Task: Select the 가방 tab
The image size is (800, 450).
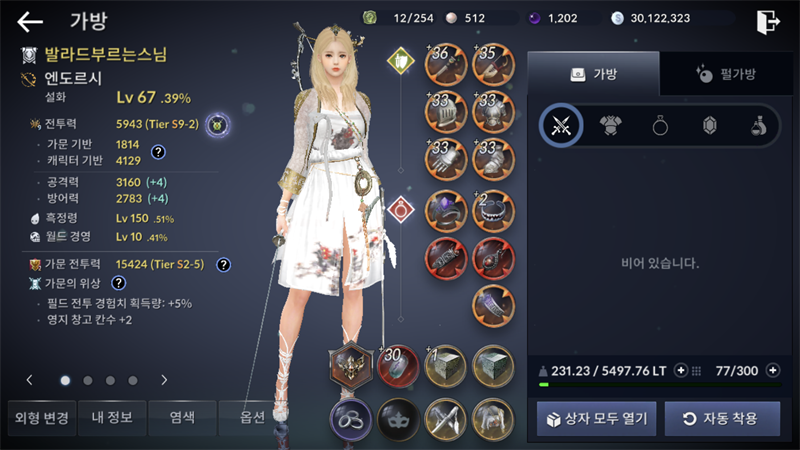Action: (593, 74)
